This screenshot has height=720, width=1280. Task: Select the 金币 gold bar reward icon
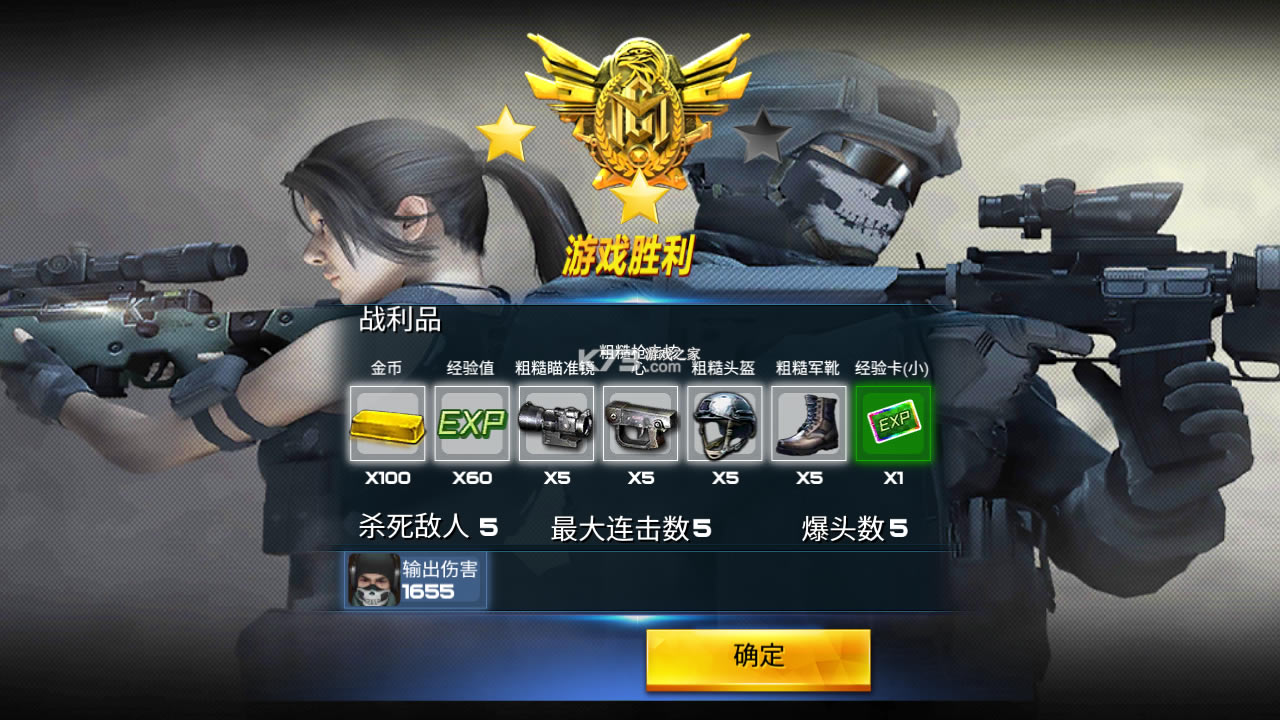click(387, 425)
